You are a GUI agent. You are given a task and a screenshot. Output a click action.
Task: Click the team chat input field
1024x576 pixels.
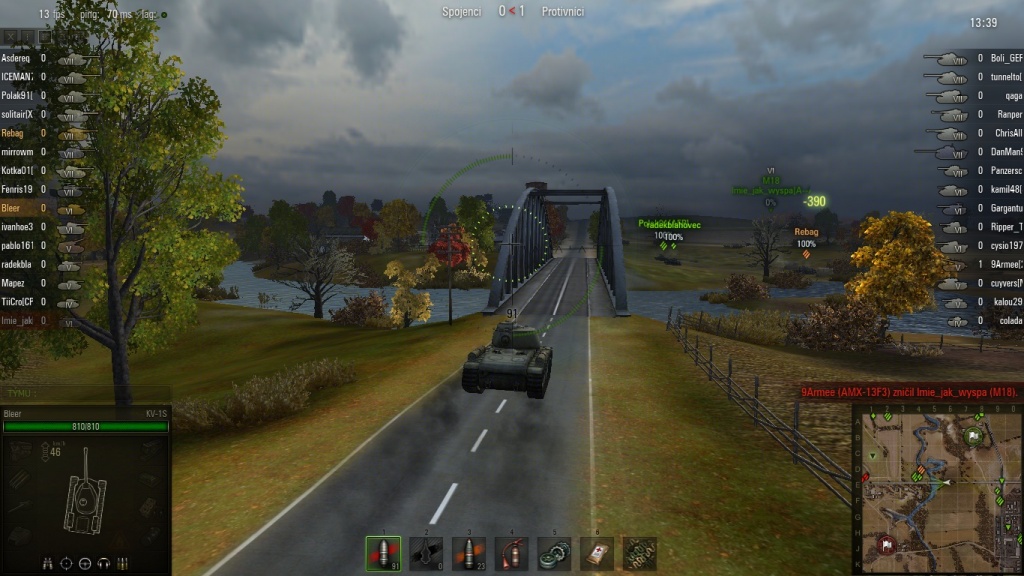pyautogui.click(x=85, y=394)
